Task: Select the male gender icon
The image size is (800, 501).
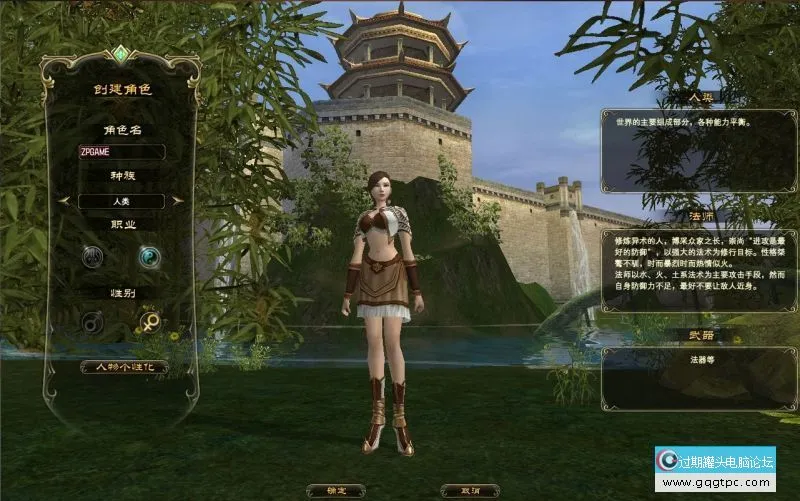Action: click(94, 322)
